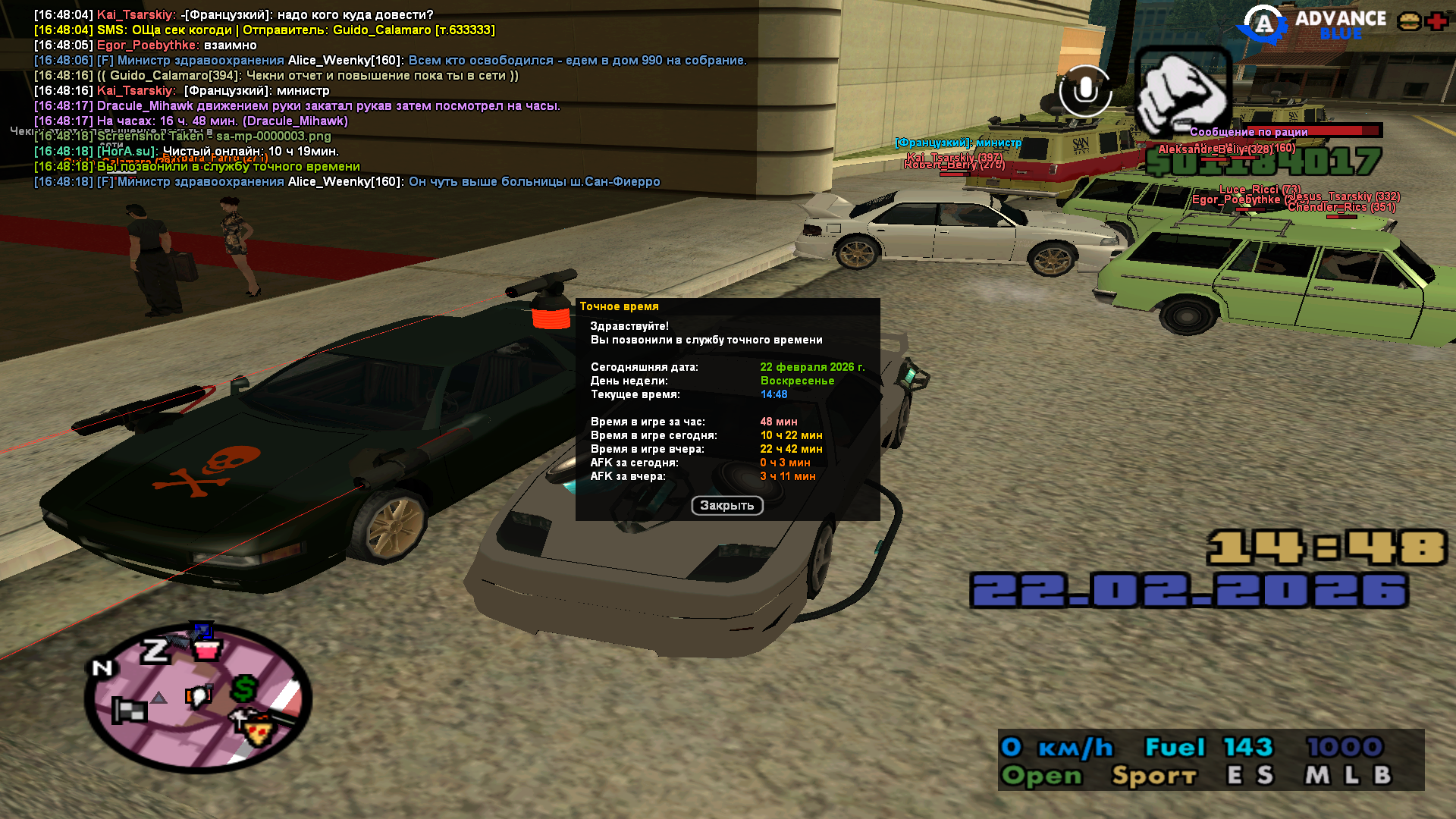Click the dollar sign marker on minimap
1456x819 pixels.
244,689
